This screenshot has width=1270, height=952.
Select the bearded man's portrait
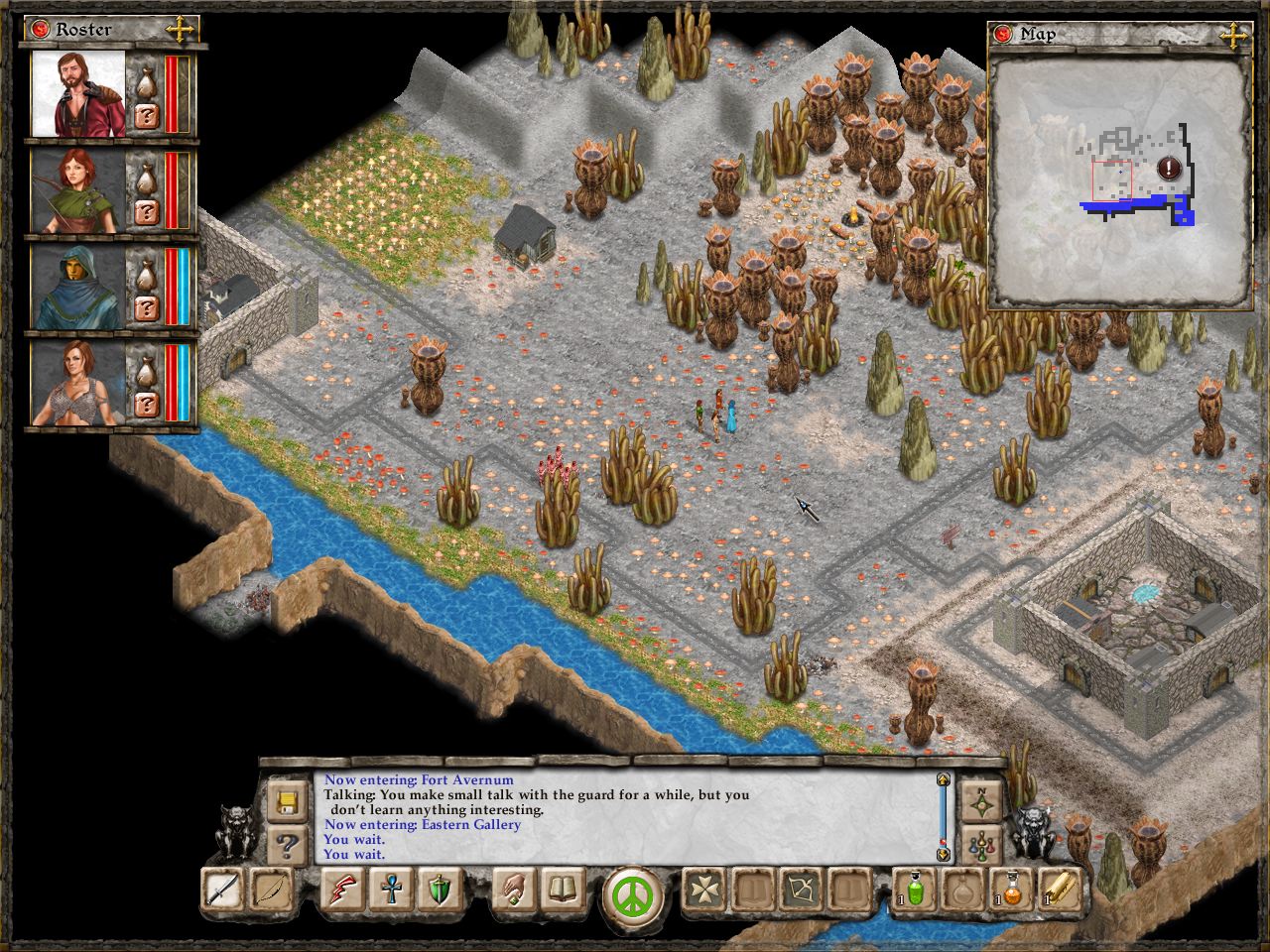coord(77,94)
